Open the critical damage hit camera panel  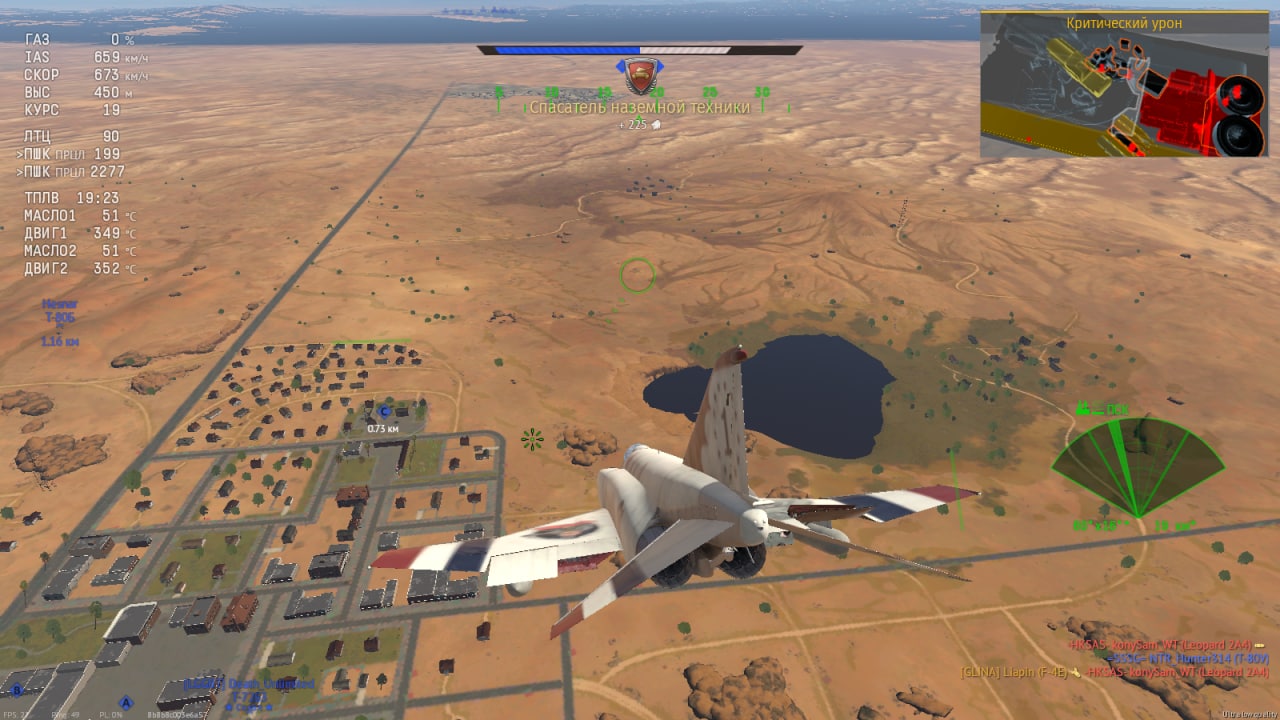click(1124, 85)
